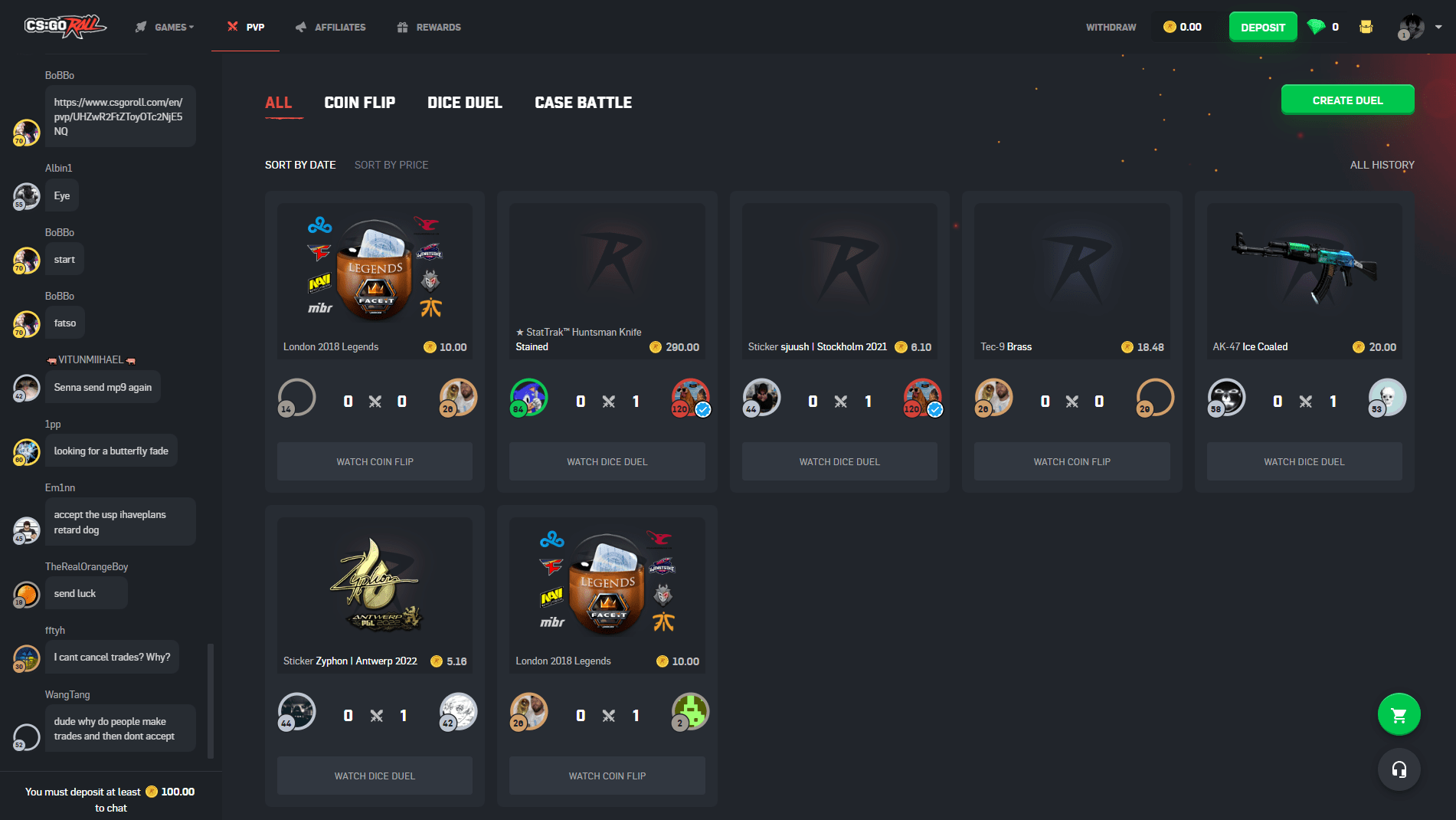The height and width of the screenshot is (820, 1456).
Task: Open ALL HISTORY
Action: (1382, 165)
